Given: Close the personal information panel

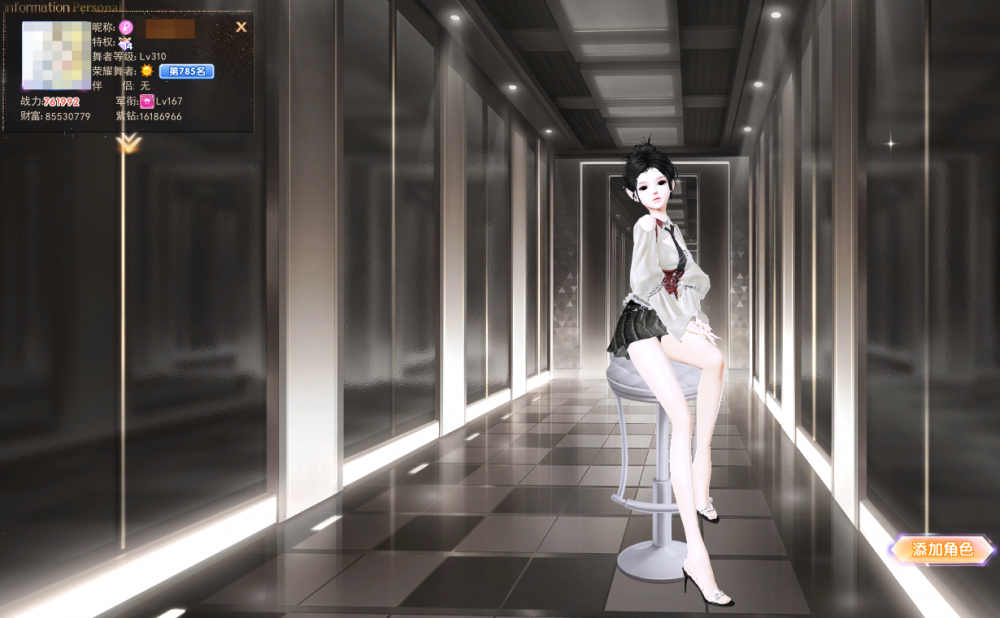Looking at the screenshot, I should (x=241, y=27).
